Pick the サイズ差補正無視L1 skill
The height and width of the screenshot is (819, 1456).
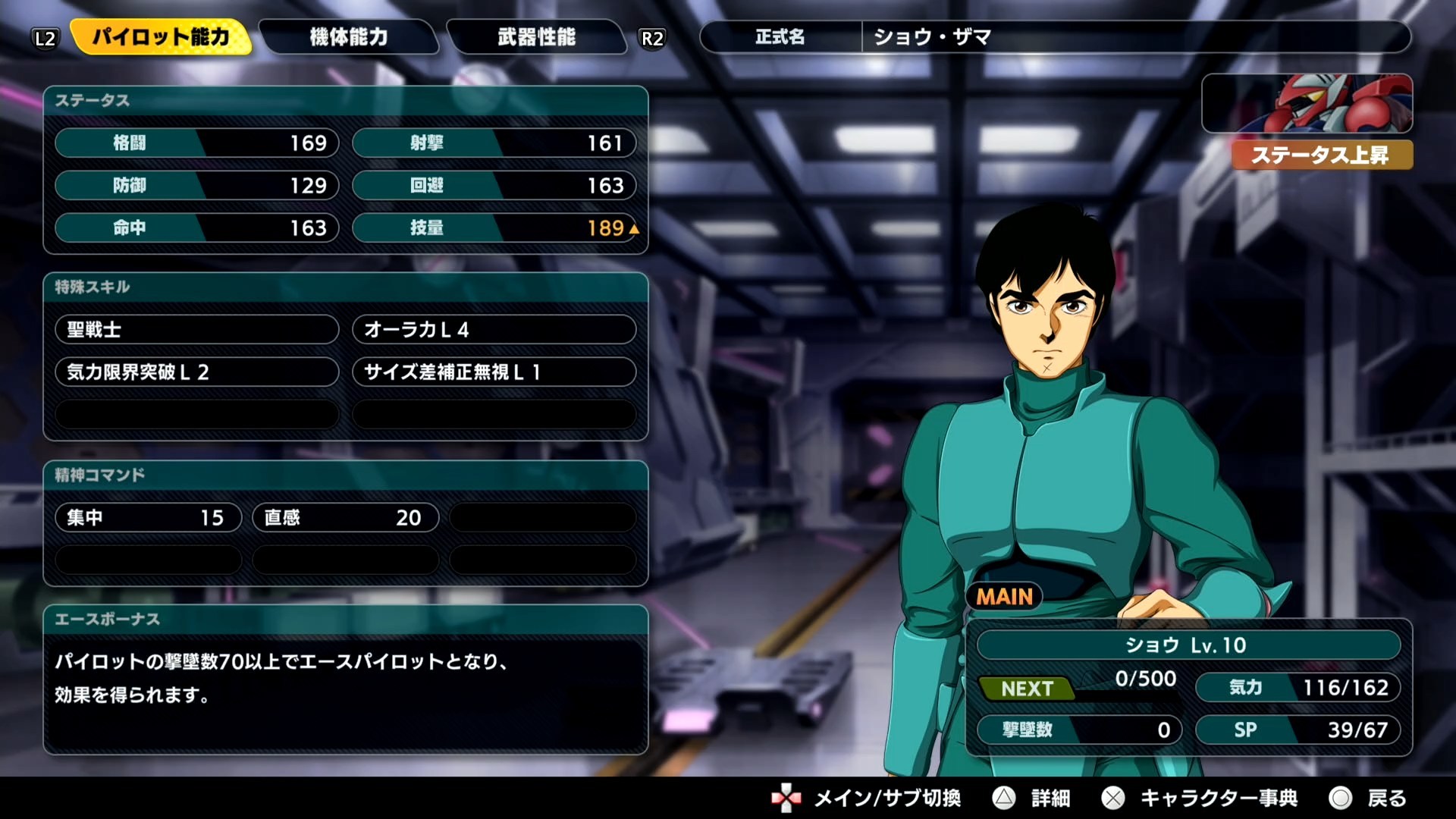494,372
